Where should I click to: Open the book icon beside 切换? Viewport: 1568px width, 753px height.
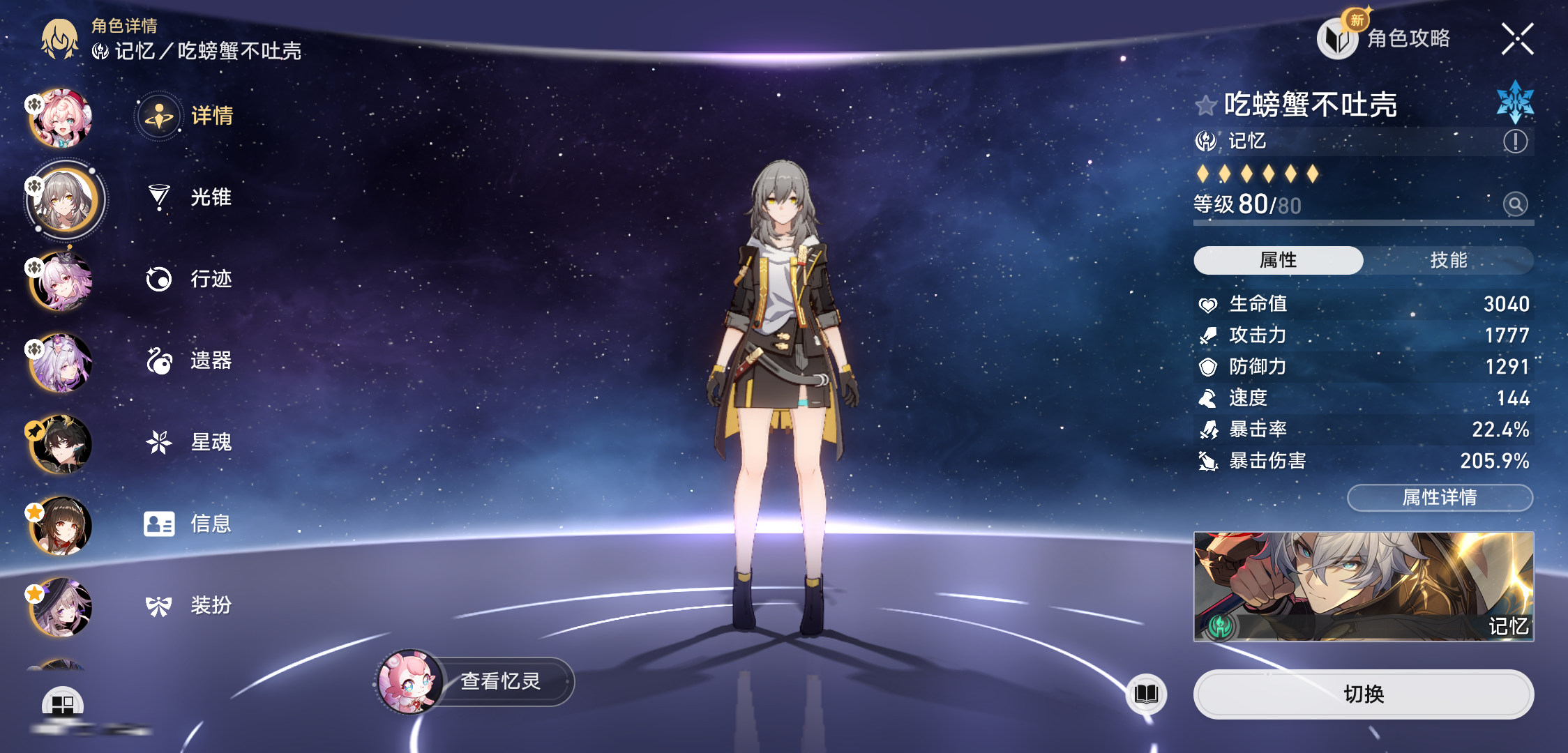(x=1146, y=694)
